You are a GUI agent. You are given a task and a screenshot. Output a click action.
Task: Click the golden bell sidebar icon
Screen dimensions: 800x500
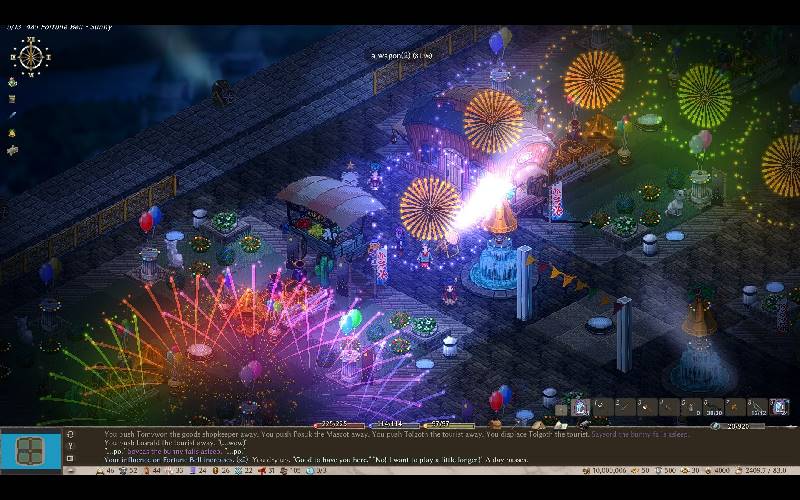12,133
